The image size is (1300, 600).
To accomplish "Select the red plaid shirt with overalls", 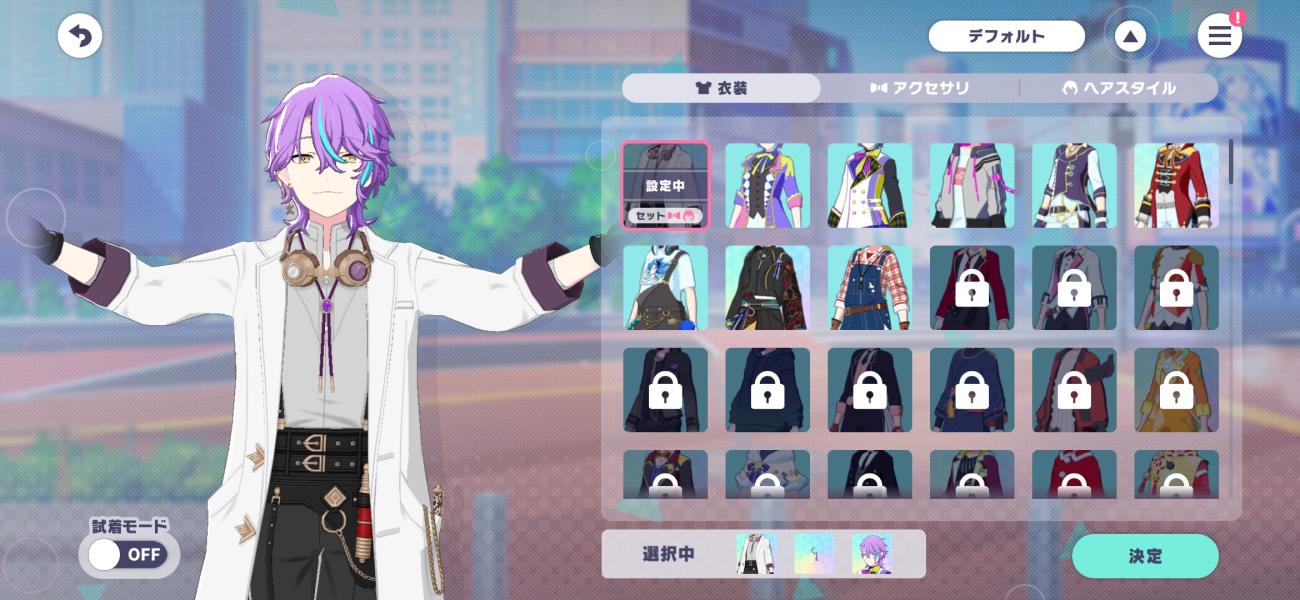I will pyautogui.click(x=869, y=288).
